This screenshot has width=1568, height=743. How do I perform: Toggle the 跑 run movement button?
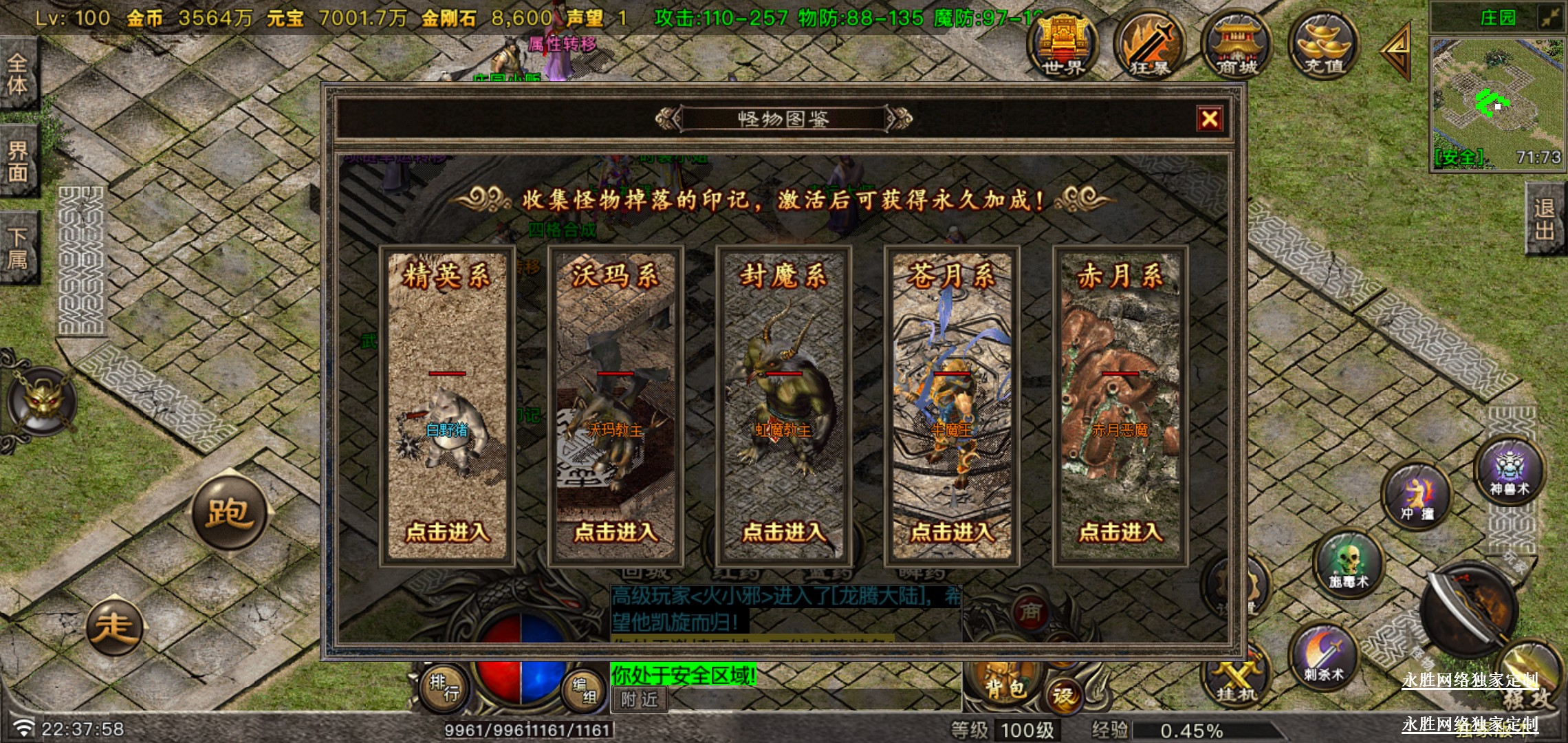(x=228, y=513)
